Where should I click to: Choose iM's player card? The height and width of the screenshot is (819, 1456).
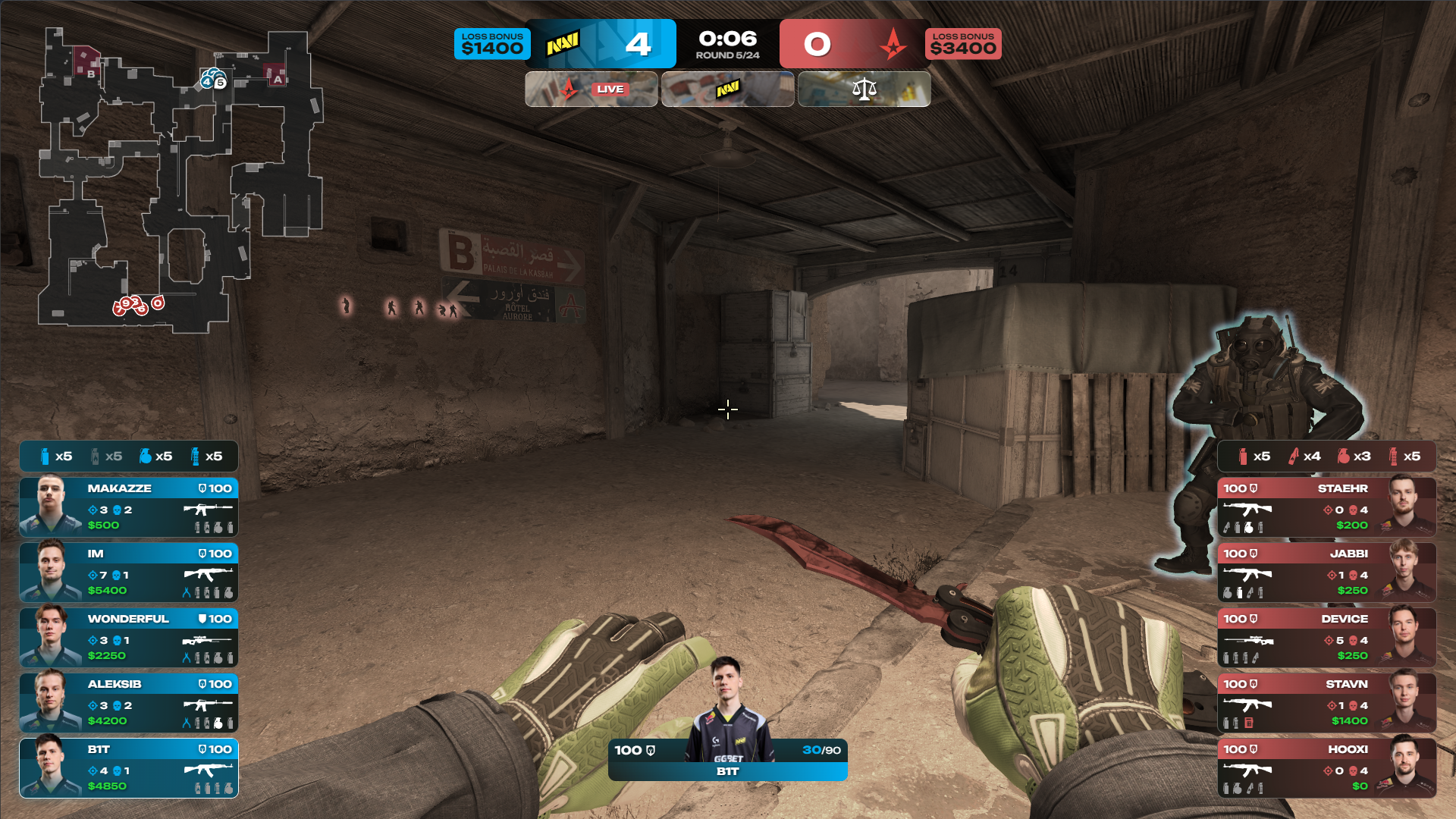click(x=129, y=572)
